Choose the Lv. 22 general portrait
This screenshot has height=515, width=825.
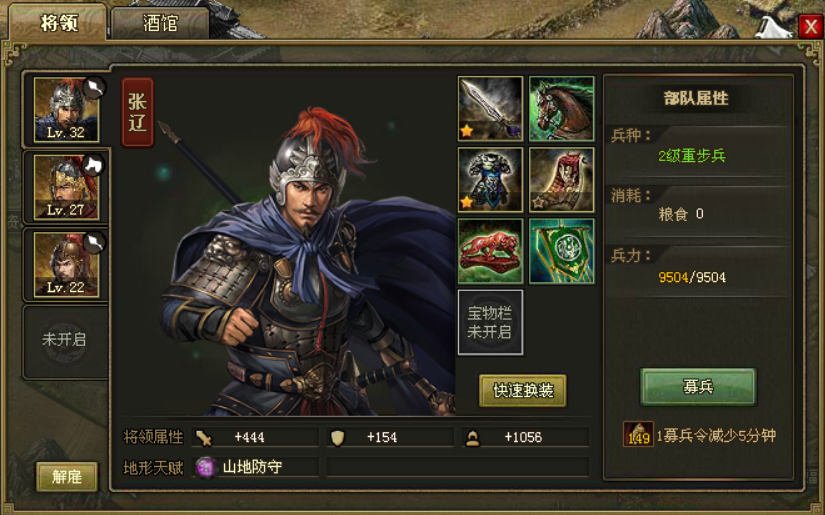[66, 264]
